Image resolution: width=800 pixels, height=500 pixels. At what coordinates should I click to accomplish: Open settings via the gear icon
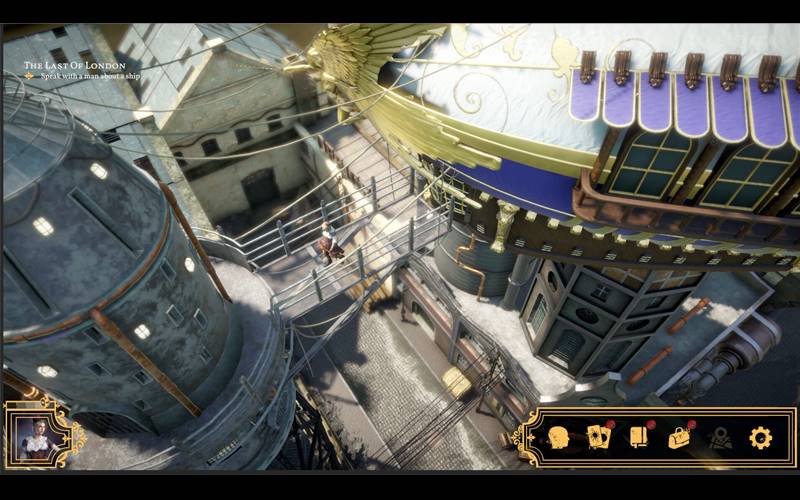click(761, 437)
